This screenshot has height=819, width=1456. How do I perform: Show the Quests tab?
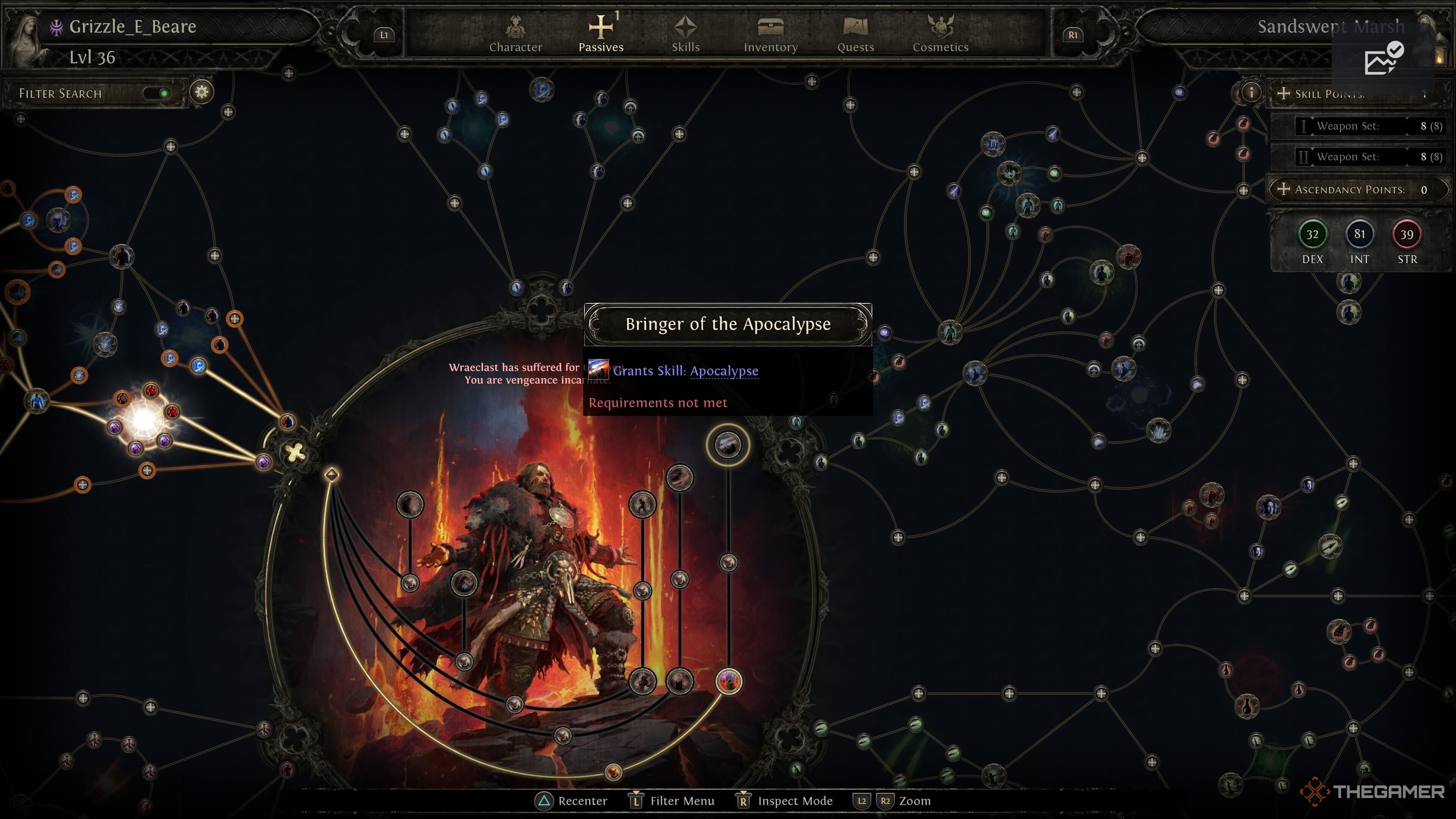click(x=855, y=35)
